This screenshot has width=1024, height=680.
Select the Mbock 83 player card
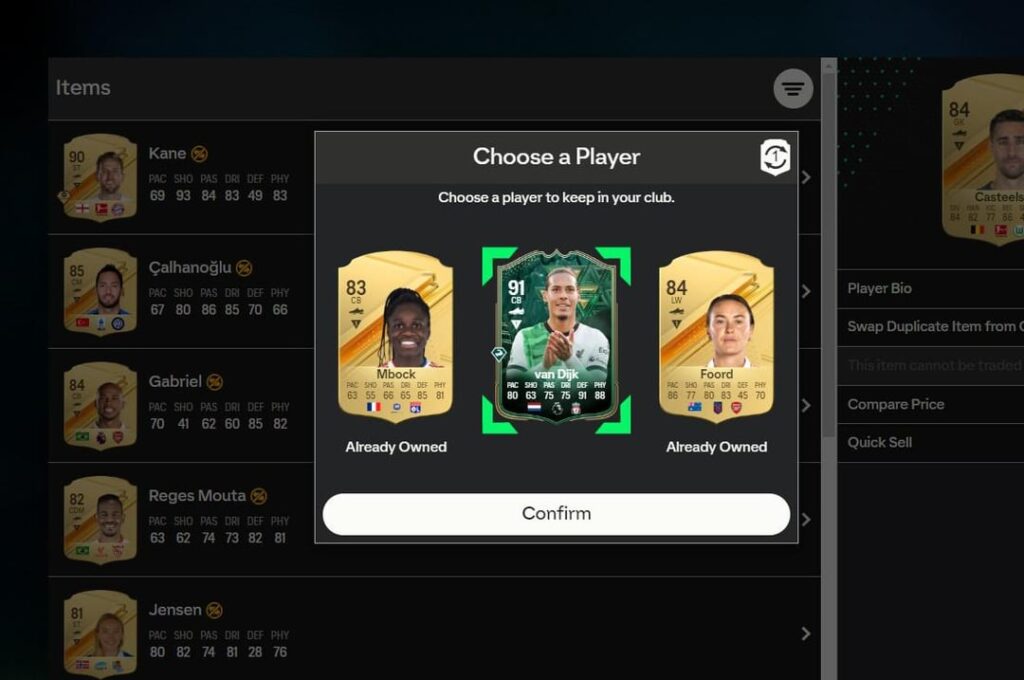395,336
